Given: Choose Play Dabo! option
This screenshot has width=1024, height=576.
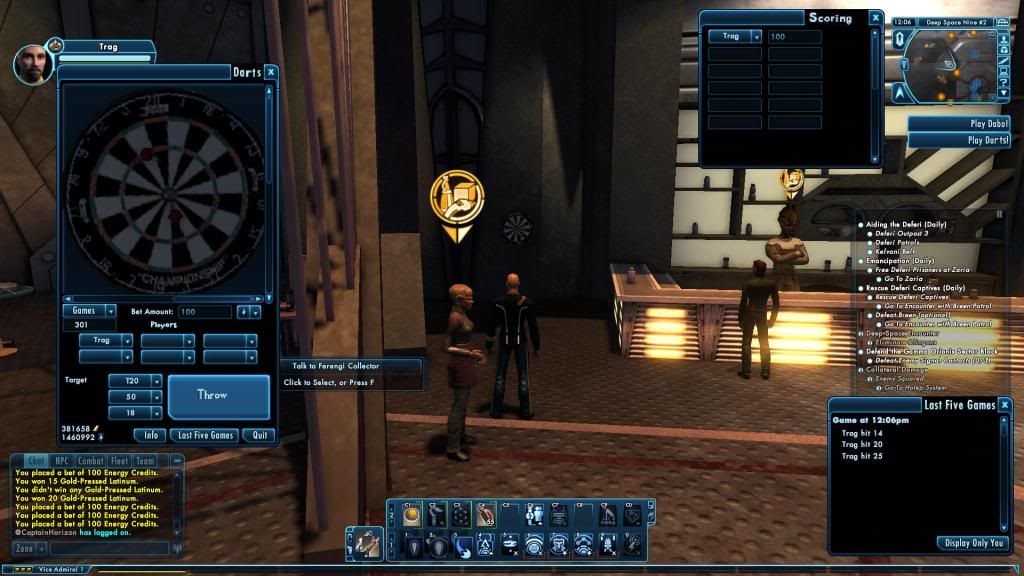Looking at the screenshot, I should pyautogui.click(x=960, y=124).
